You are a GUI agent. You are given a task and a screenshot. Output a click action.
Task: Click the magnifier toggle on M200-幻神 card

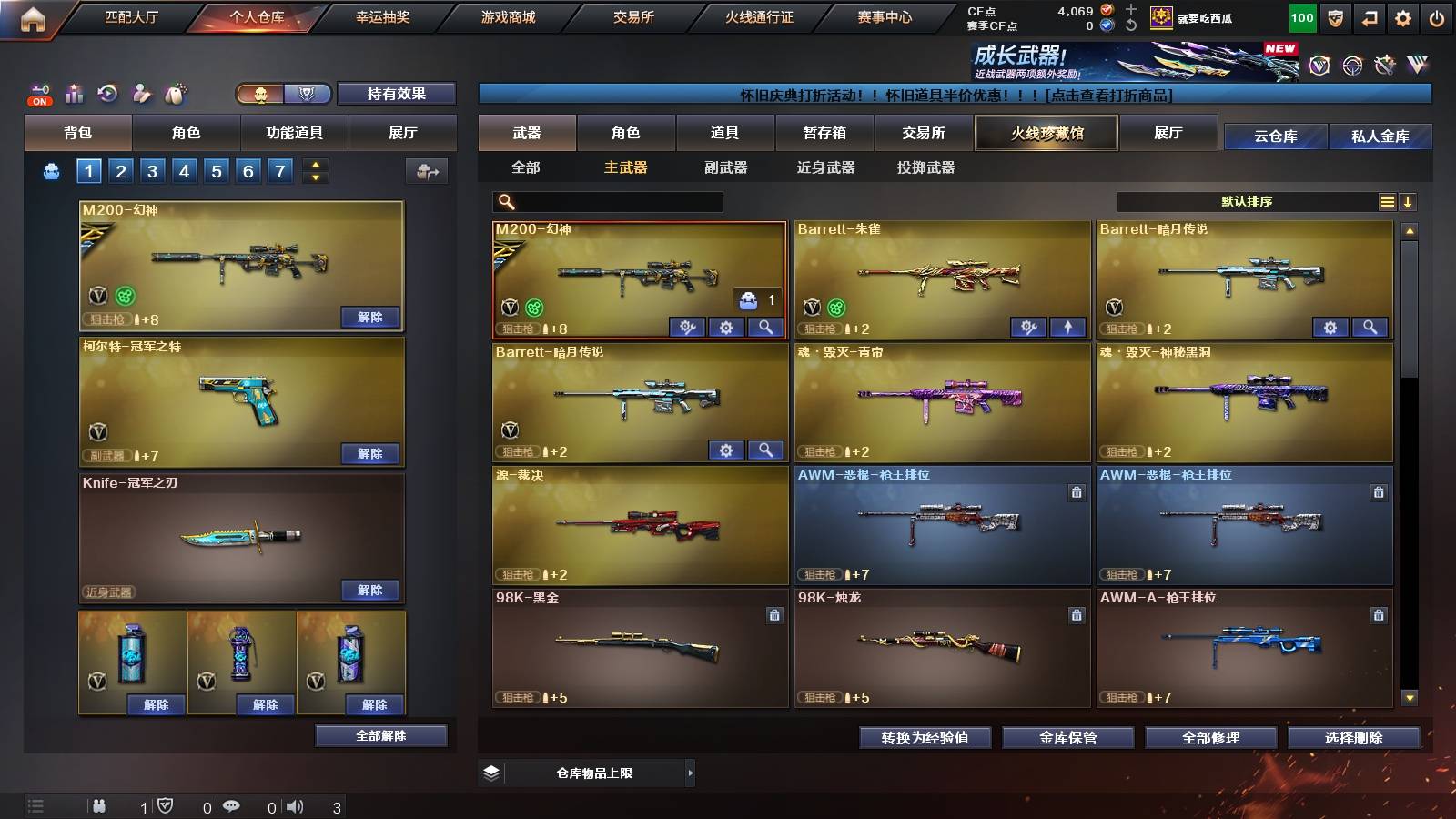(766, 327)
